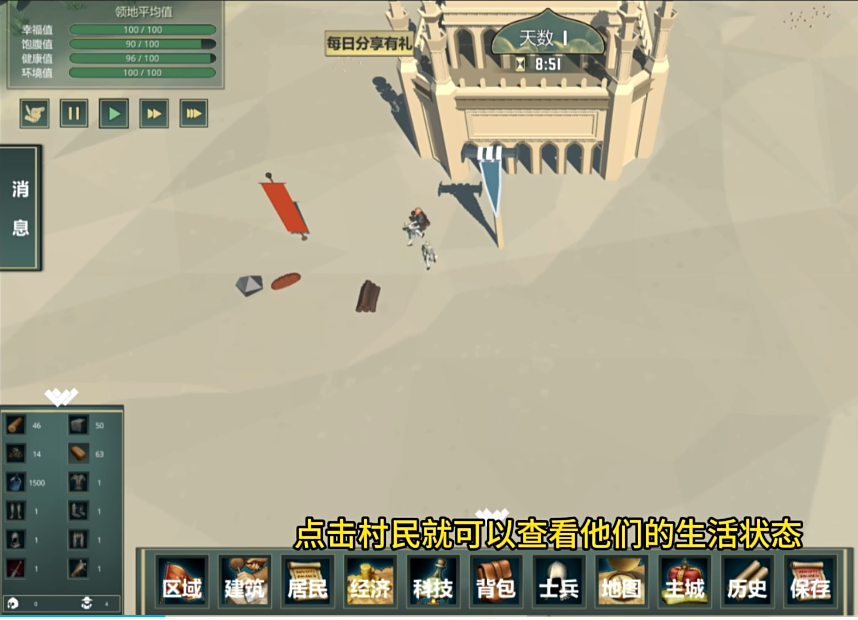This screenshot has height=620, width=858.
Task: Set double speed with the fast-forward button
Action: click(x=154, y=113)
